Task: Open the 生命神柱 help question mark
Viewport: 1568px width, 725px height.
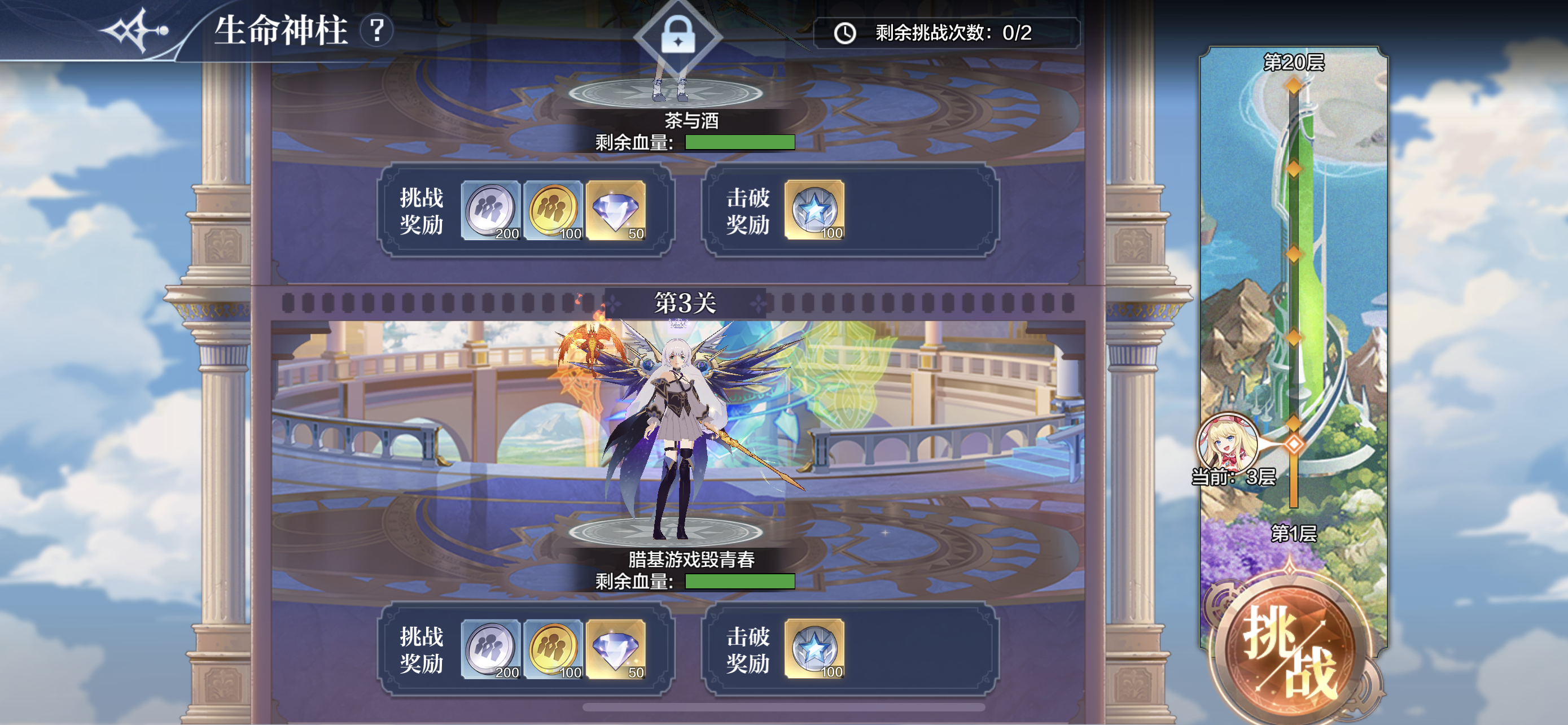Action: coord(377,30)
